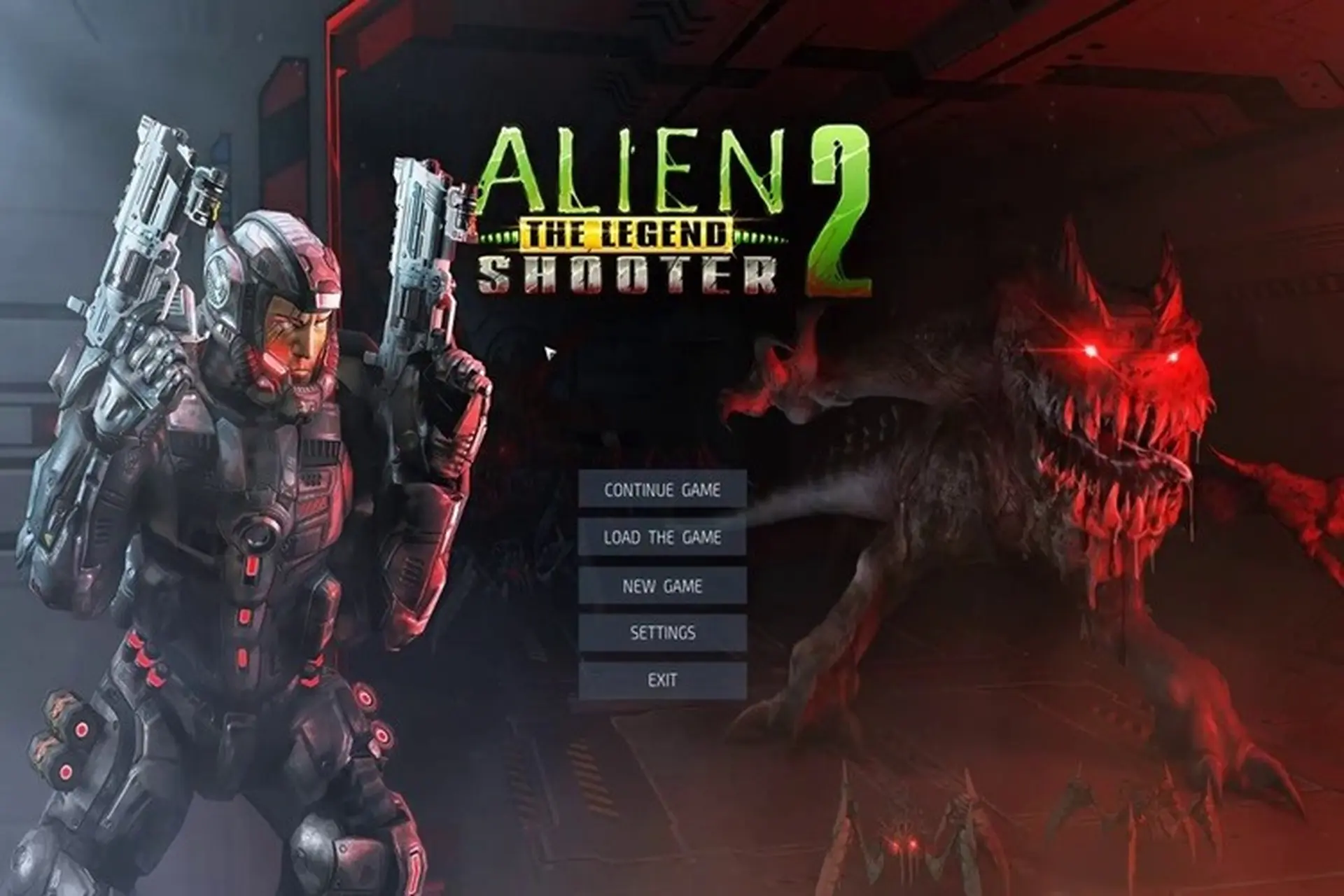Click Exit to quit the game
The width and height of the screenshot is (1344, 896).
point(663,678)
